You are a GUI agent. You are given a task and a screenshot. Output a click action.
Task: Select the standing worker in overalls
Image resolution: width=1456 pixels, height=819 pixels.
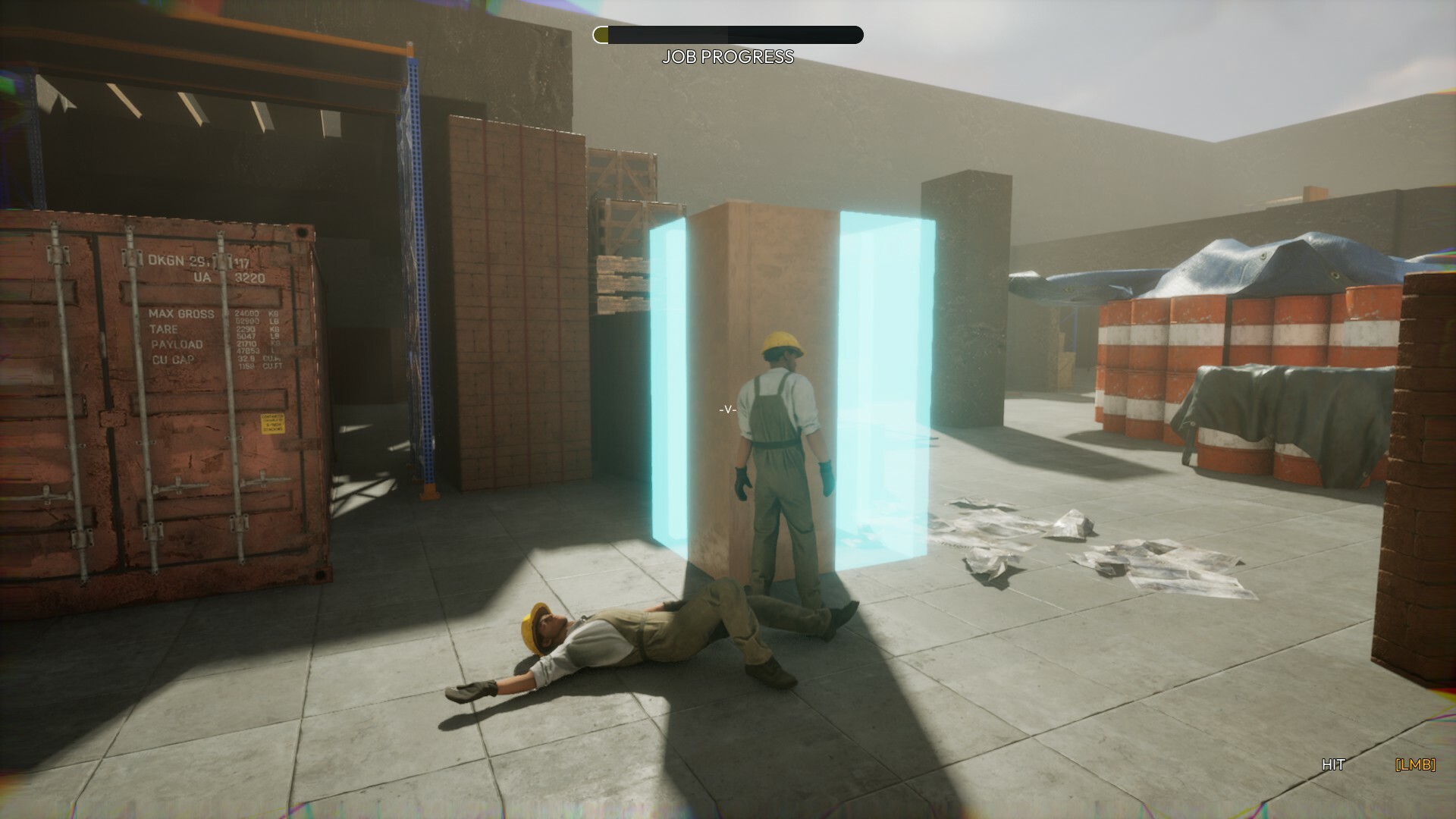tap(781, 455)
